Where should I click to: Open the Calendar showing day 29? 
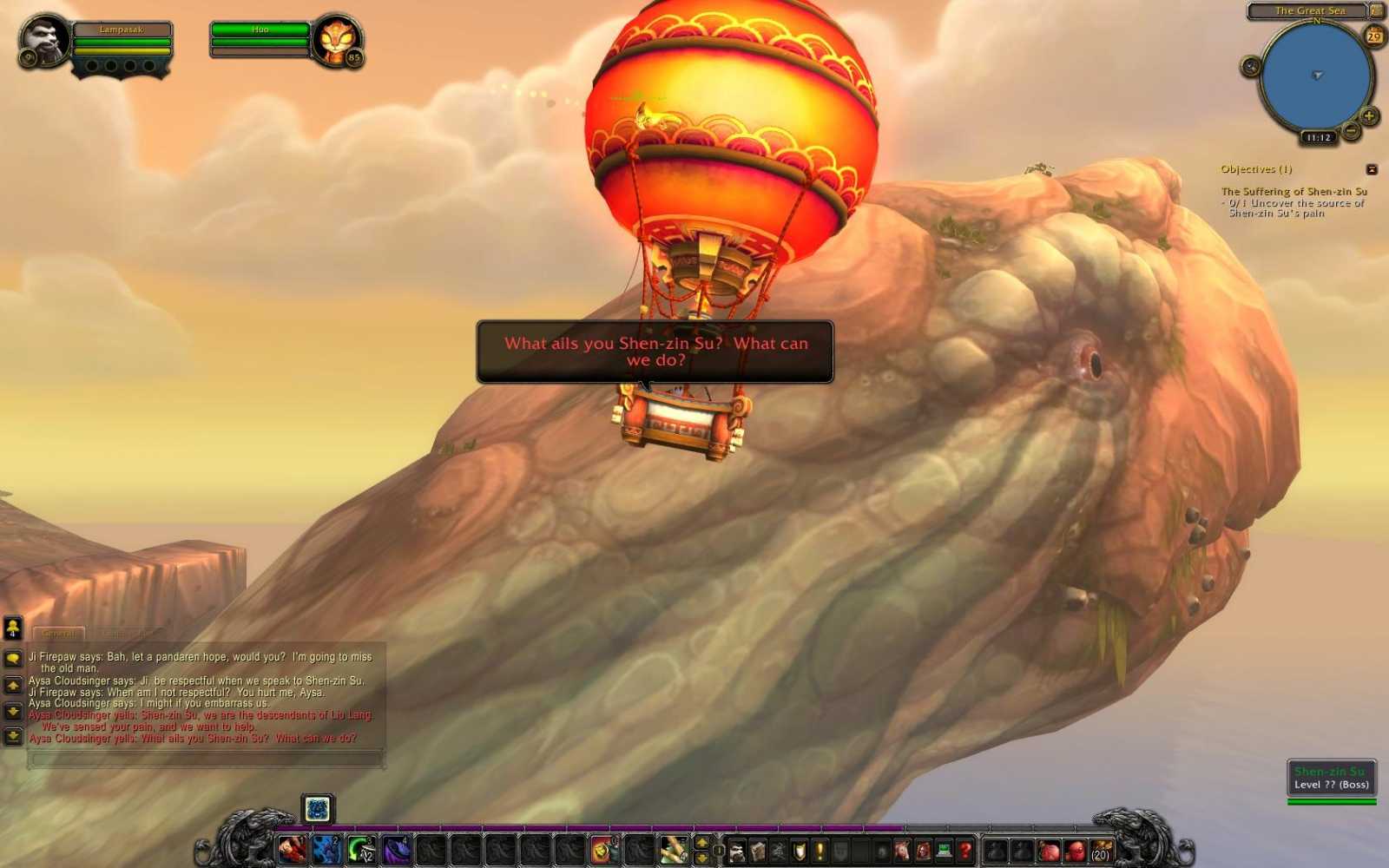(1373, 36)
